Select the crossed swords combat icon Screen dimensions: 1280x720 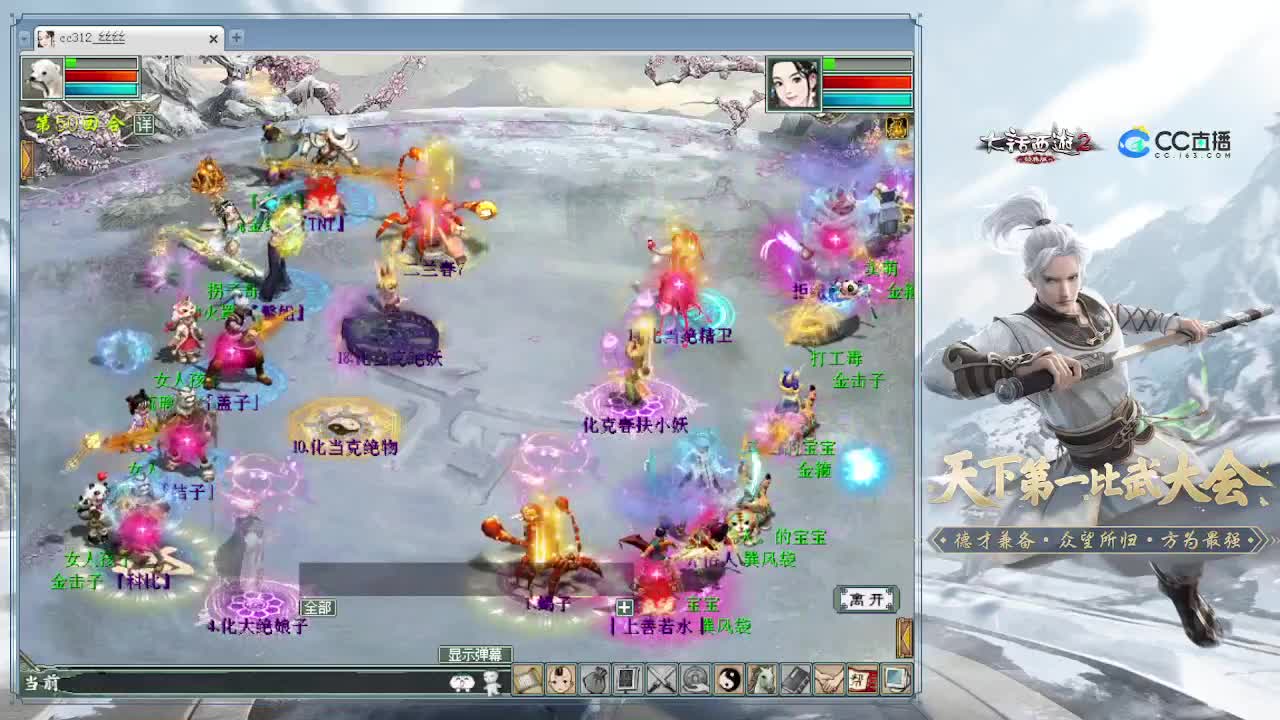tap(660, 685)
